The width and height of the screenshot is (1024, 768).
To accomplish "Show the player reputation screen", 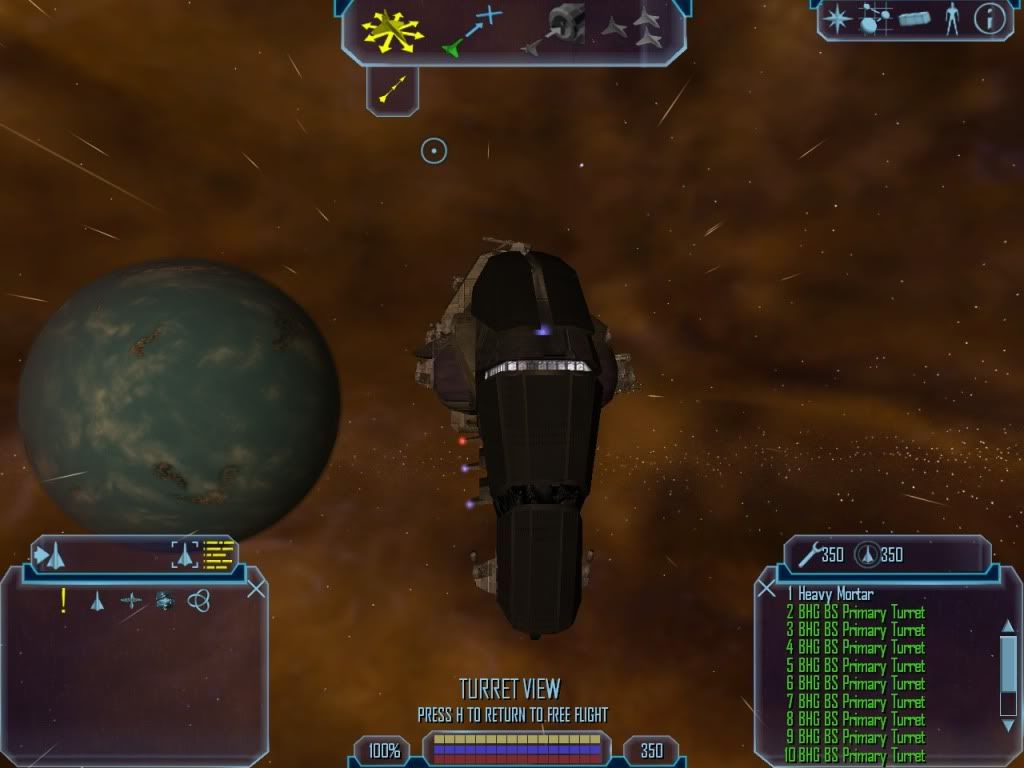I will (951, 19).
